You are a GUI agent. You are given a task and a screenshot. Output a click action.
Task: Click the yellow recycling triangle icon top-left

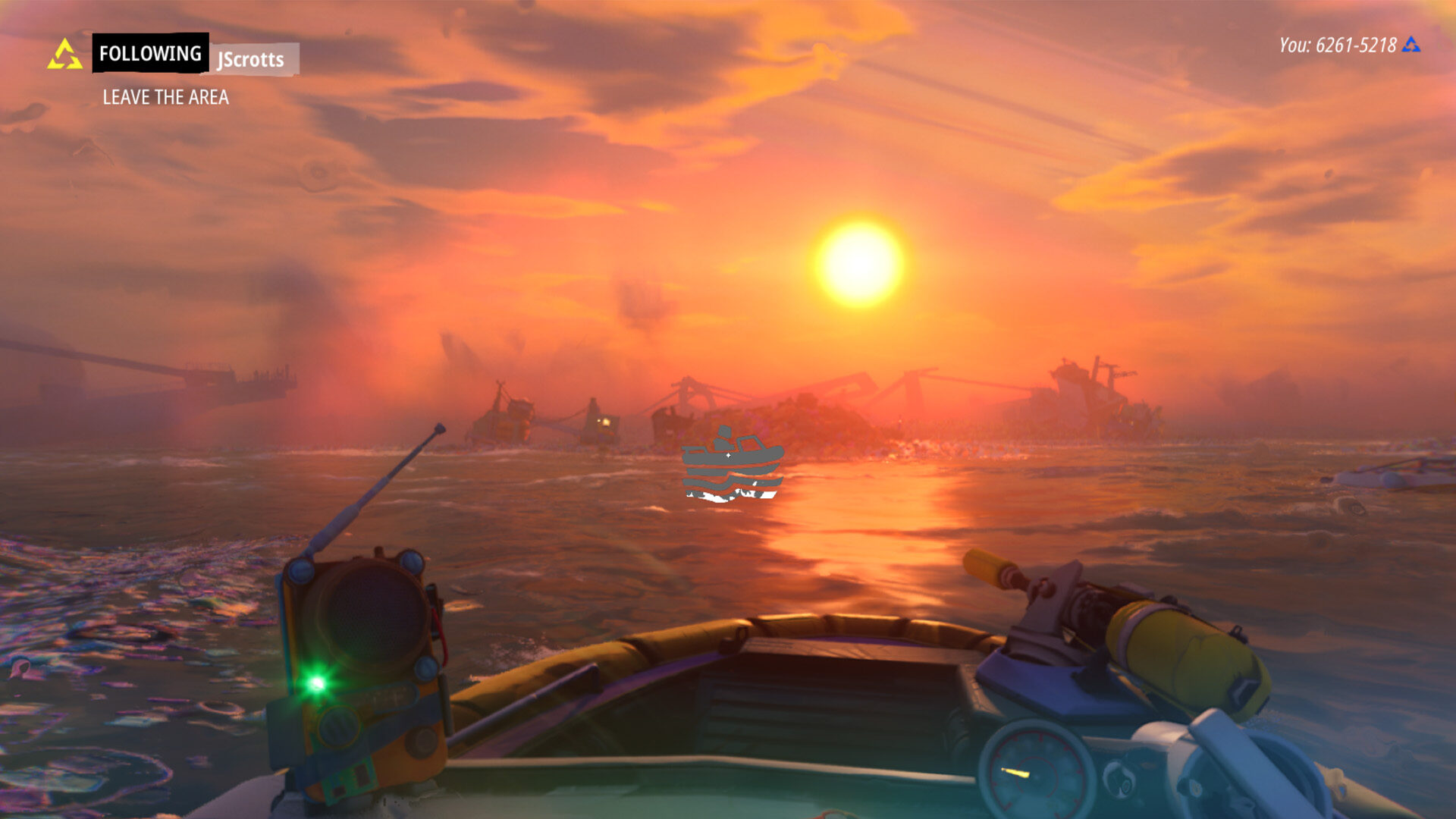pos(64,53)
